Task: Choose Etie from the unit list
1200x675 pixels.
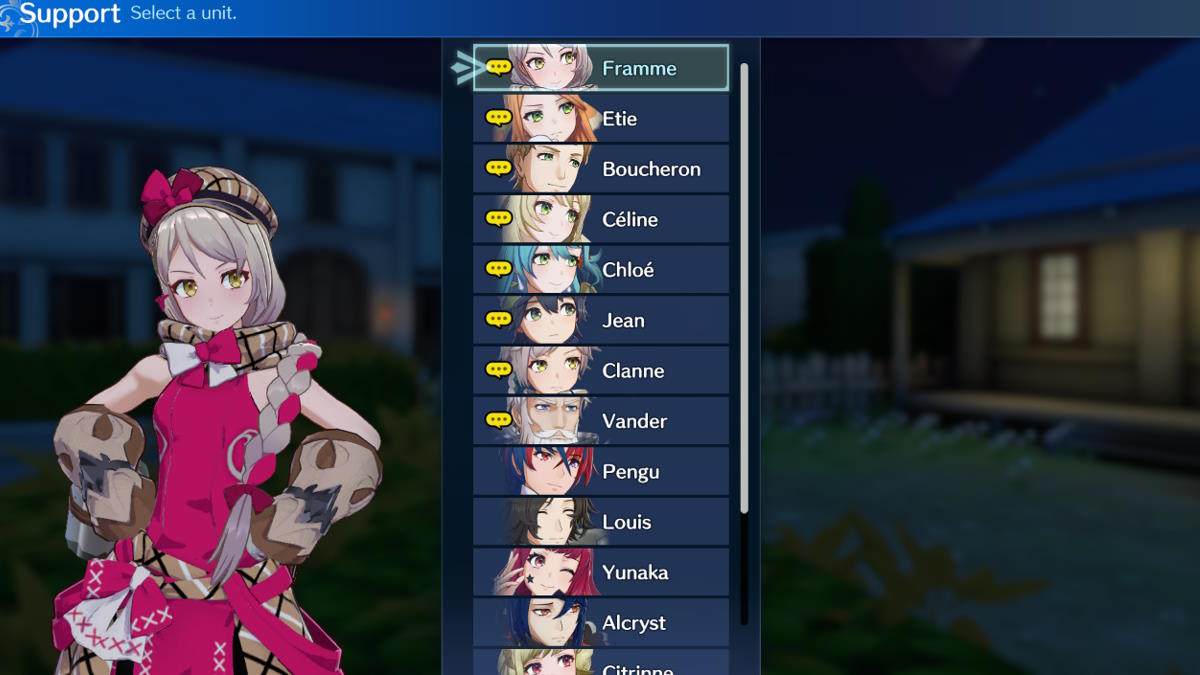Action: coord(601,119)
